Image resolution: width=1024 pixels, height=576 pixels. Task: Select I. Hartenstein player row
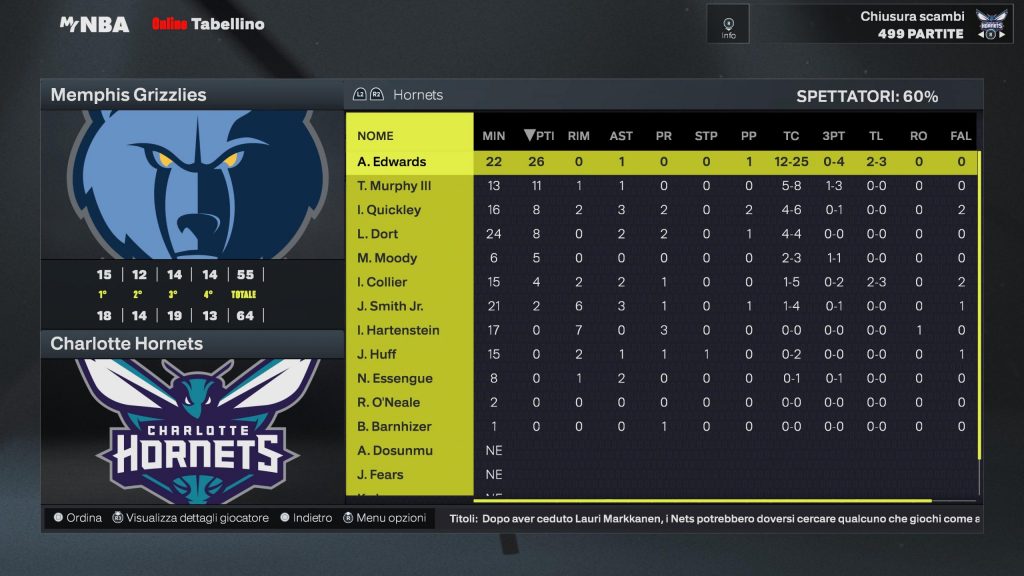[x=398, y=330]
